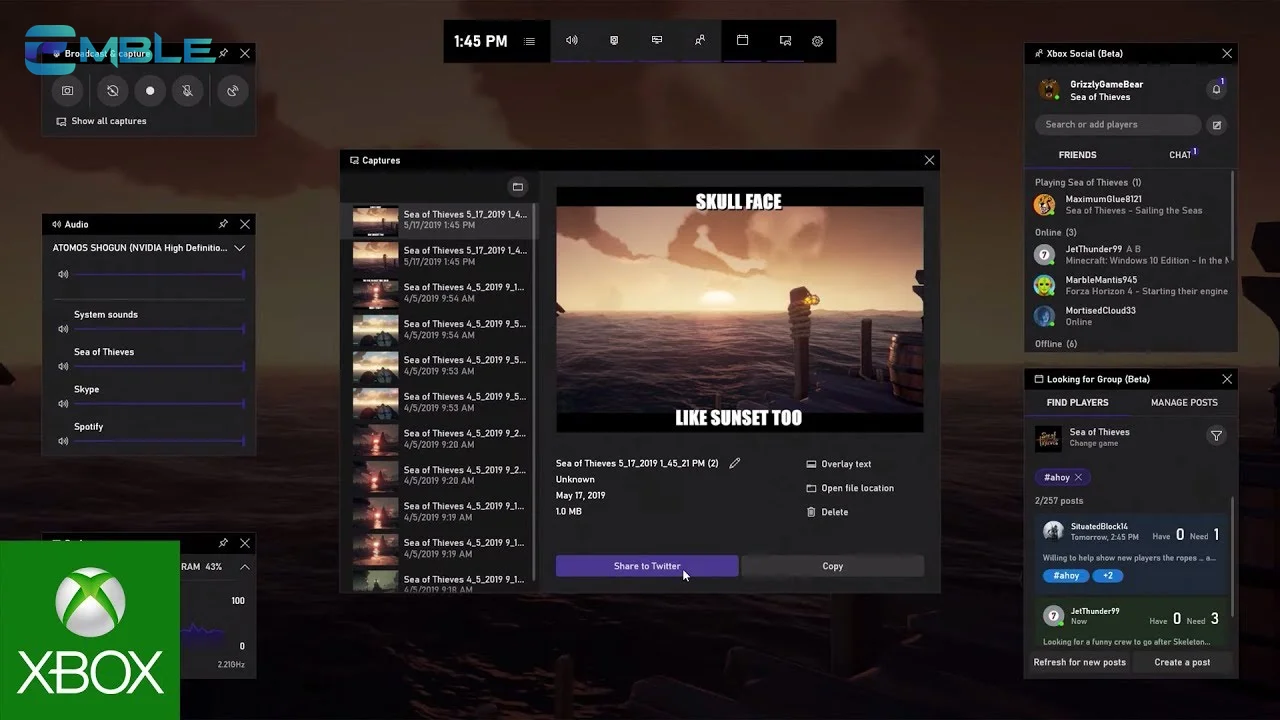Switch to the Manage Posts tab
This screenshot has width=1280, height=720.
1184,402
